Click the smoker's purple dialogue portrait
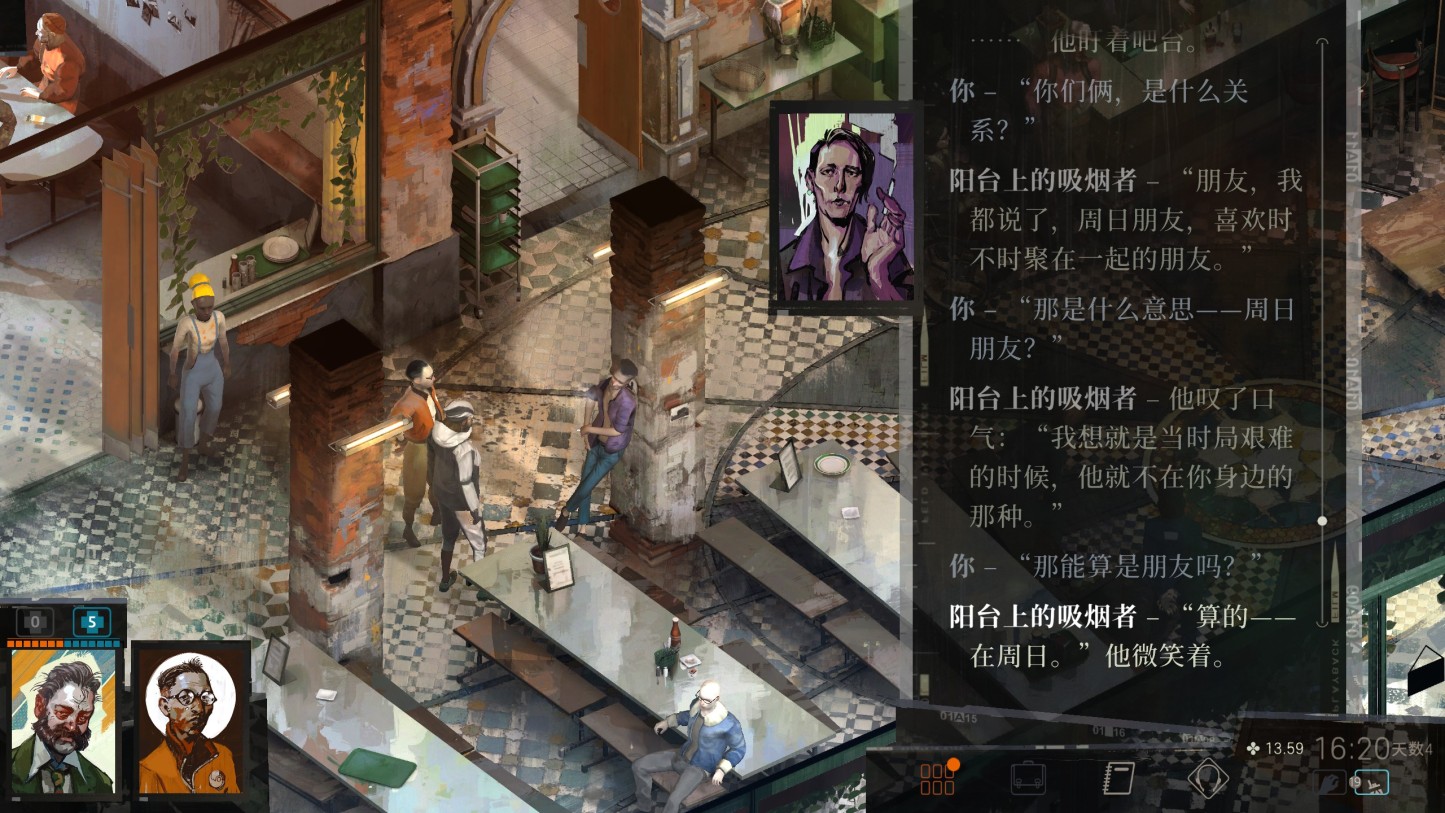1445x813 pixels. pos(845,200)
